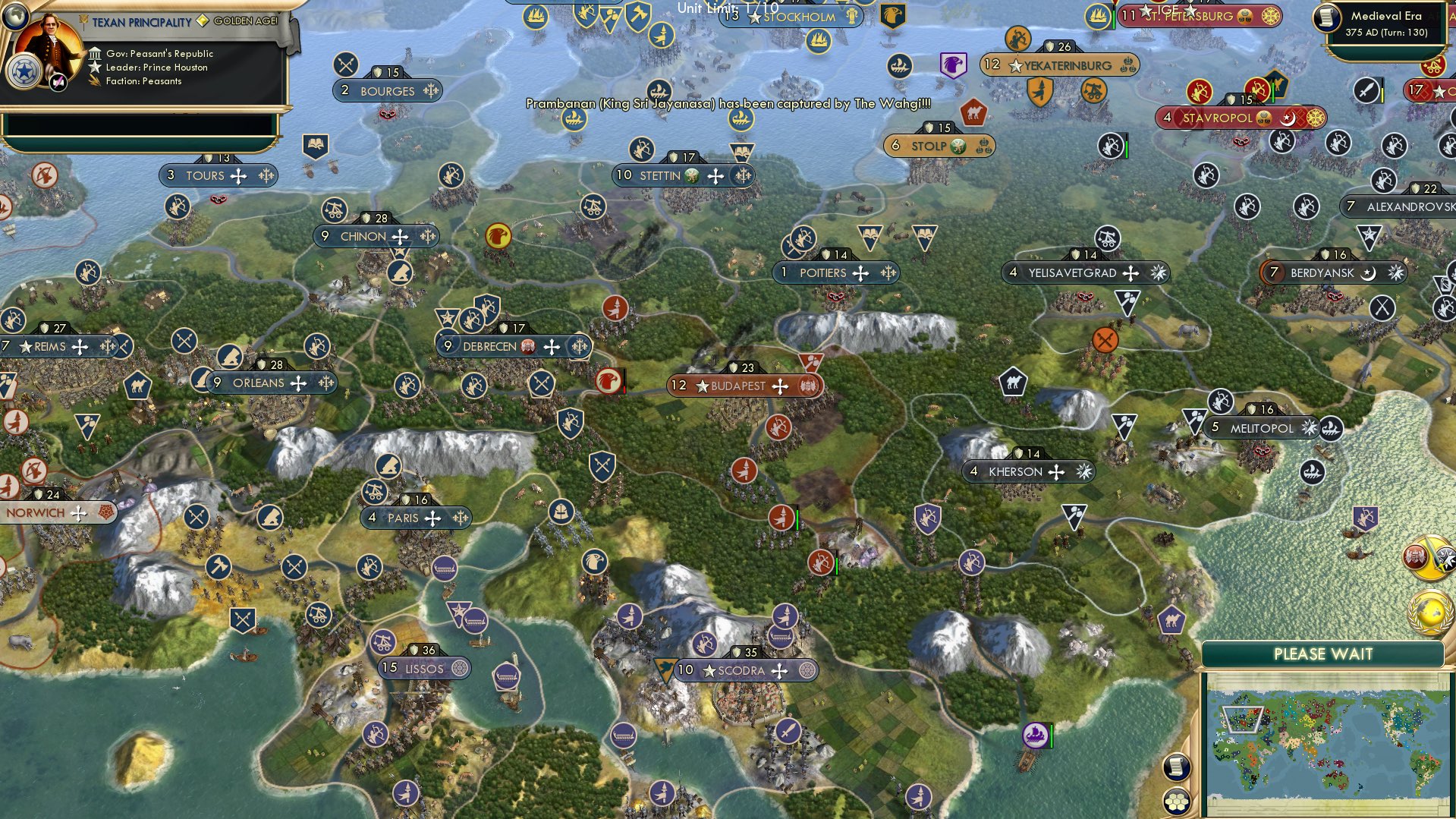
Task: Toggle the hex grid strategic view
Action: [x=1177, y=802]
